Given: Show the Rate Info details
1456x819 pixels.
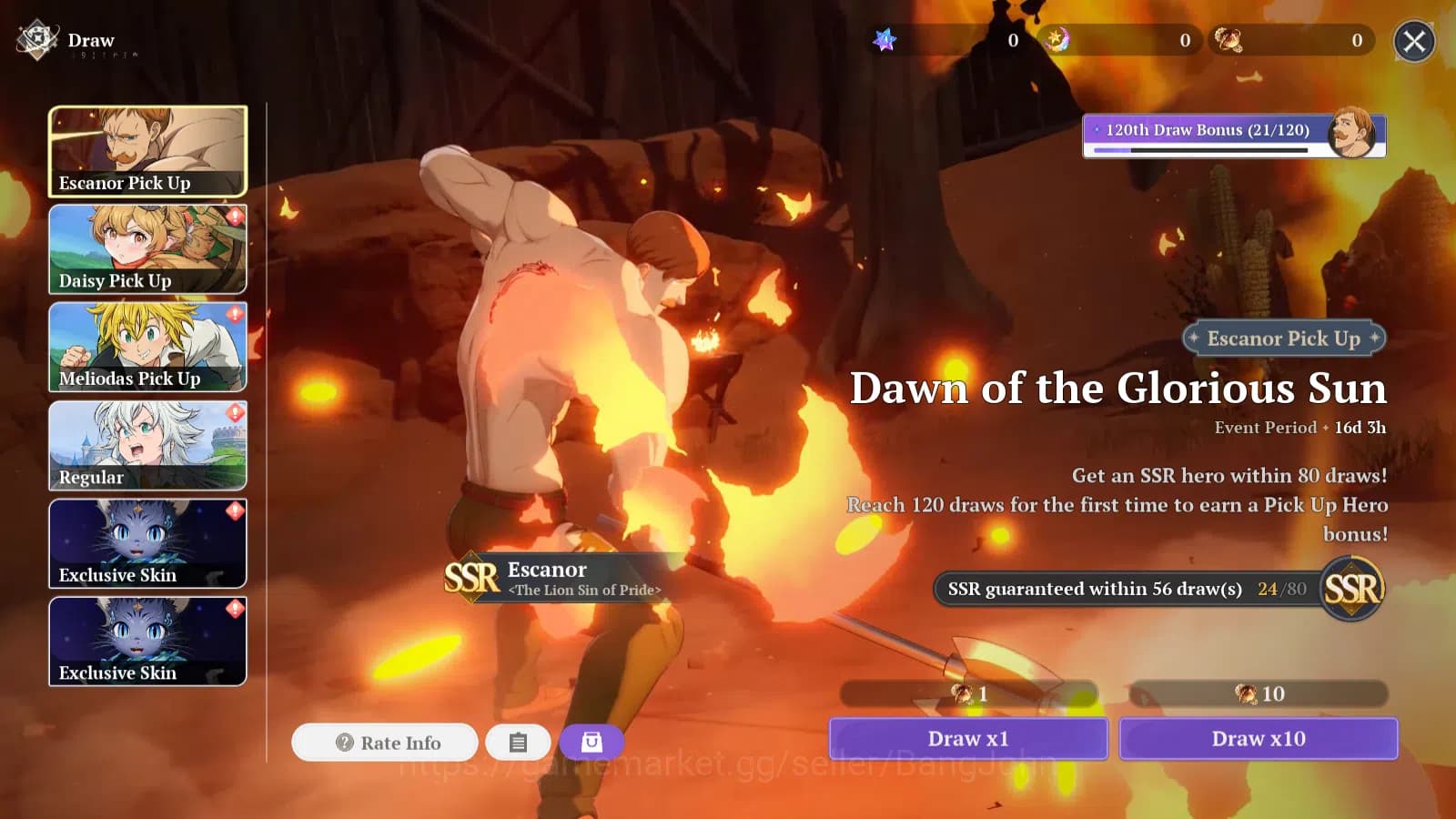Looking at the screenshot, I should click(385, 743).
